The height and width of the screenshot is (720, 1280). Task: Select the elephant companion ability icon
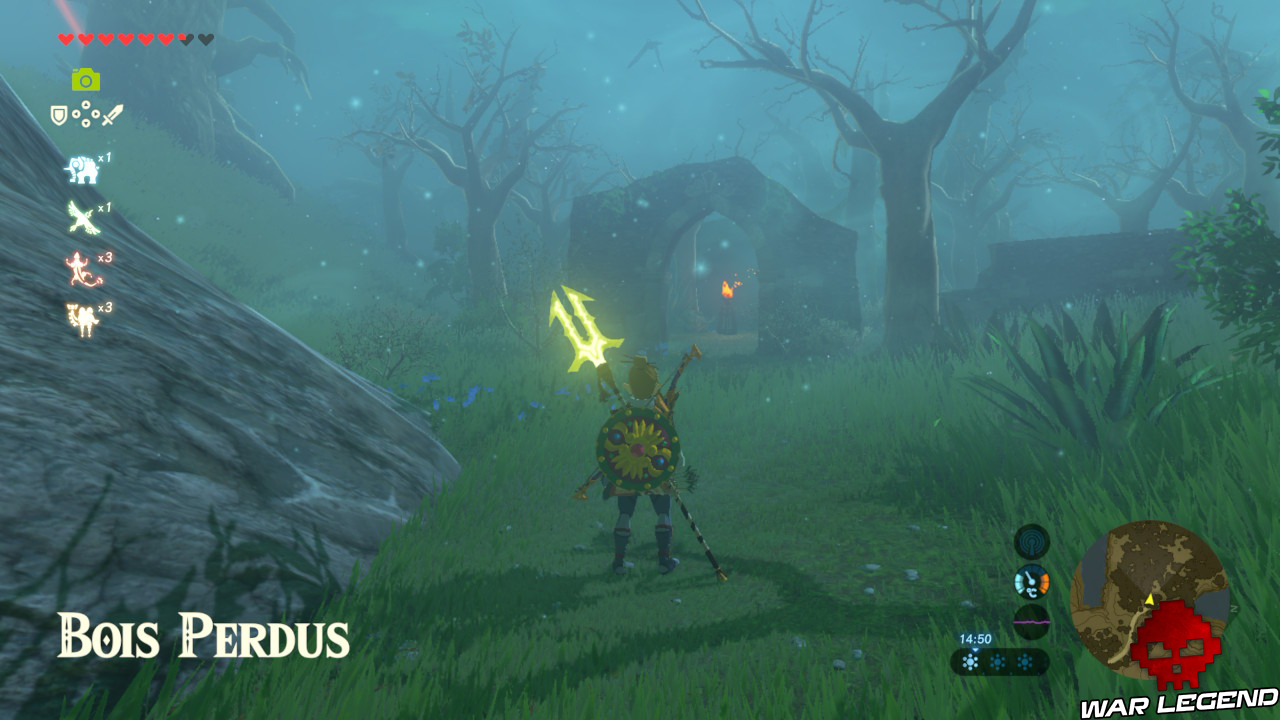coord(83,169)
